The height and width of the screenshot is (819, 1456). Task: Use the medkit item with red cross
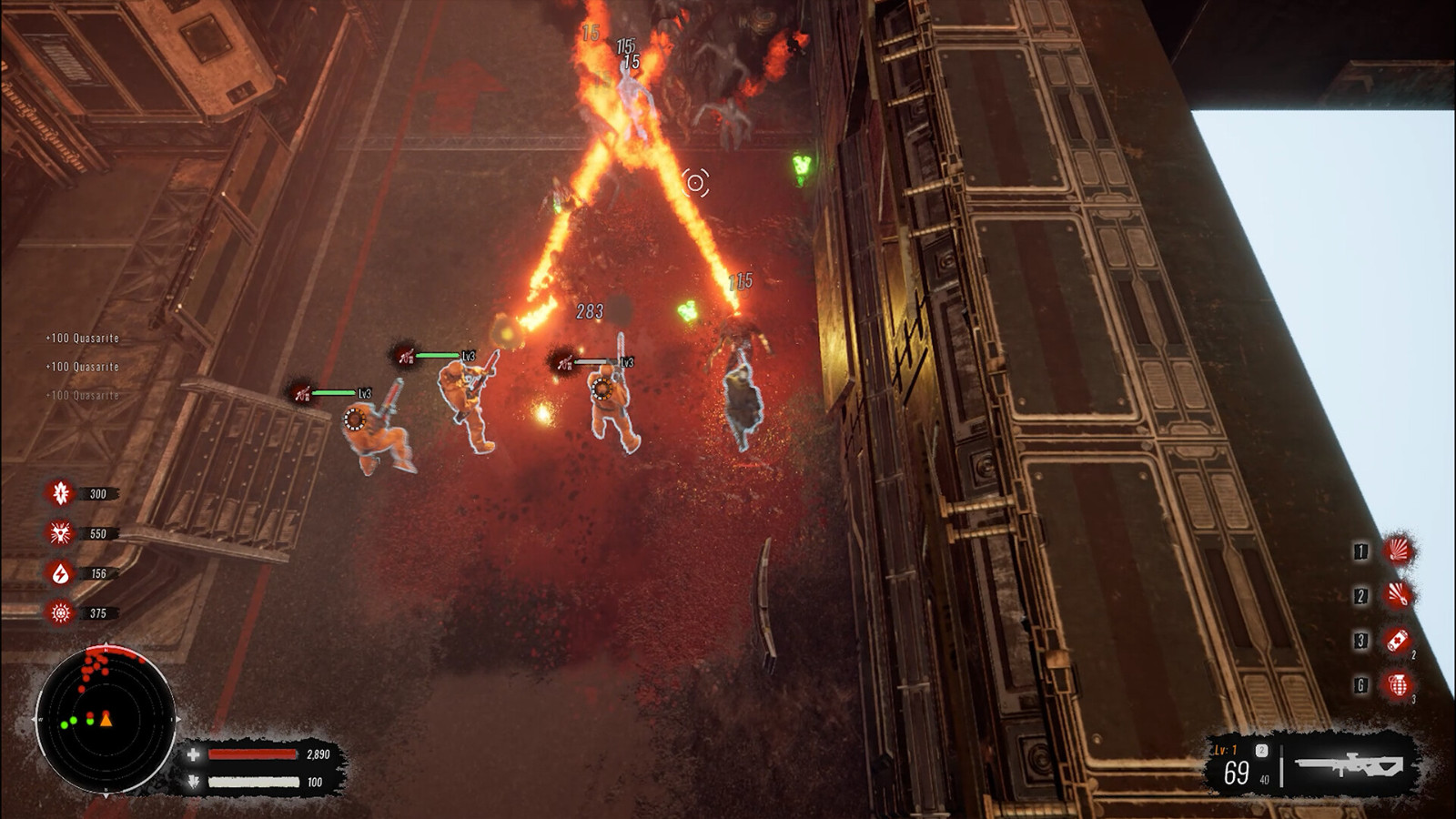(1398, 640)
